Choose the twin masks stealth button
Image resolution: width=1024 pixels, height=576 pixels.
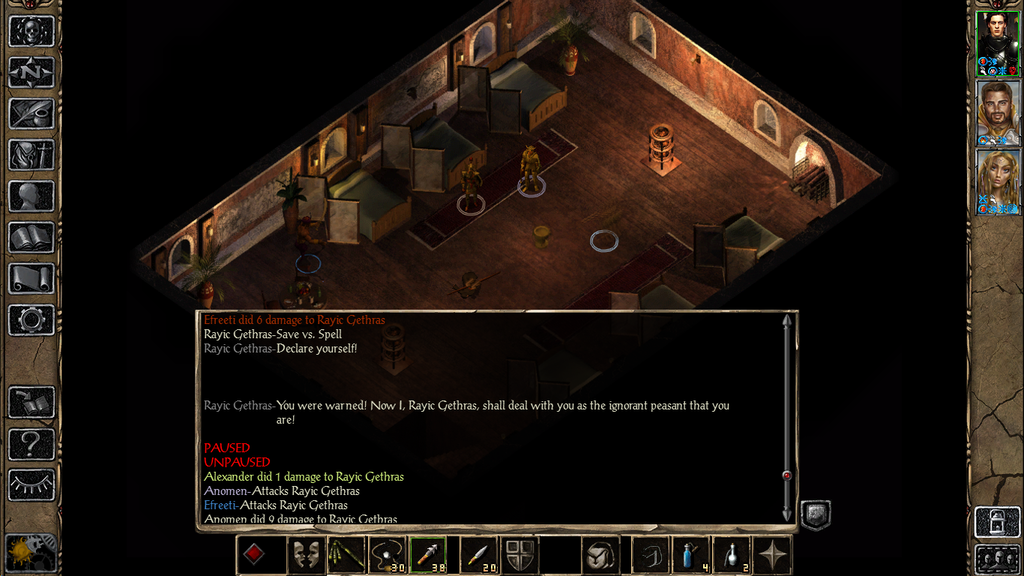(306, 555)
